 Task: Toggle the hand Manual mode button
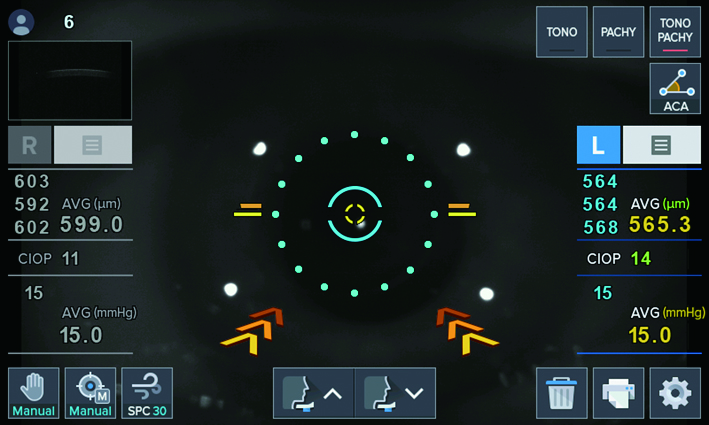tap(33, 393)
